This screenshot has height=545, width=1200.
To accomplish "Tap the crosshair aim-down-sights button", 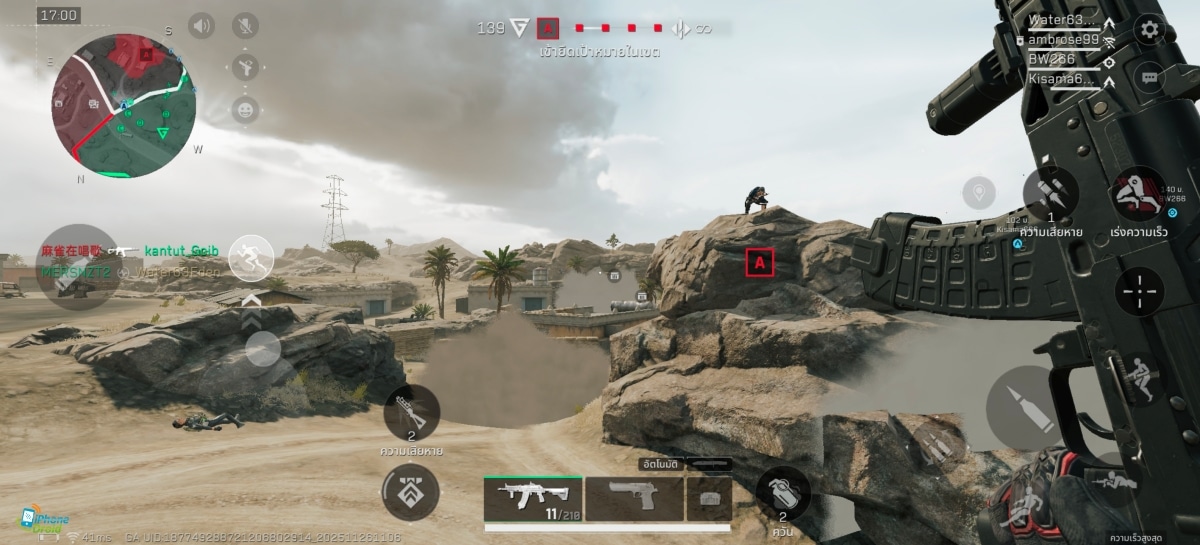I will click(1138, 292).
